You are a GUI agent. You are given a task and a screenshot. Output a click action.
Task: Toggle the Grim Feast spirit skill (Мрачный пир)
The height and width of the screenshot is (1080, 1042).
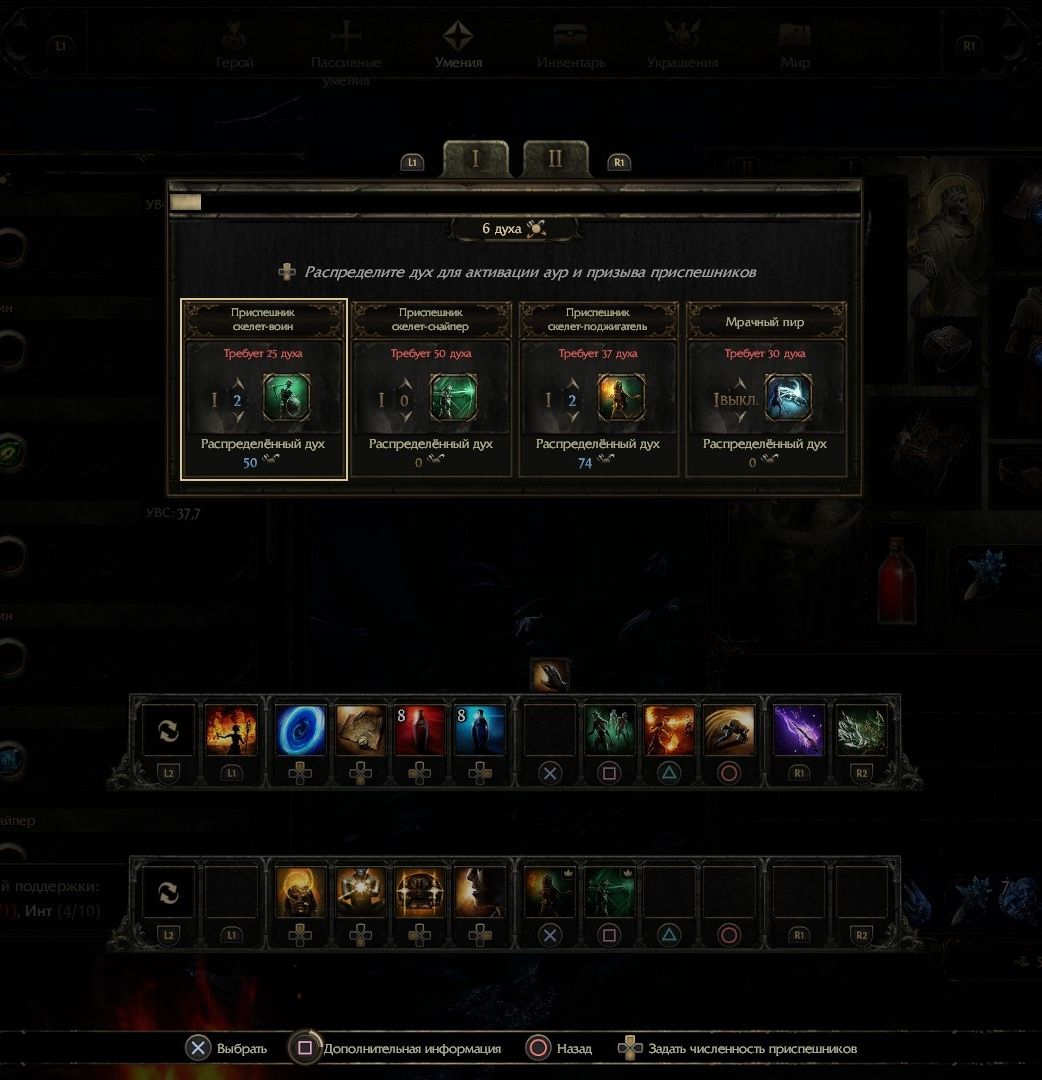(766, 389)
